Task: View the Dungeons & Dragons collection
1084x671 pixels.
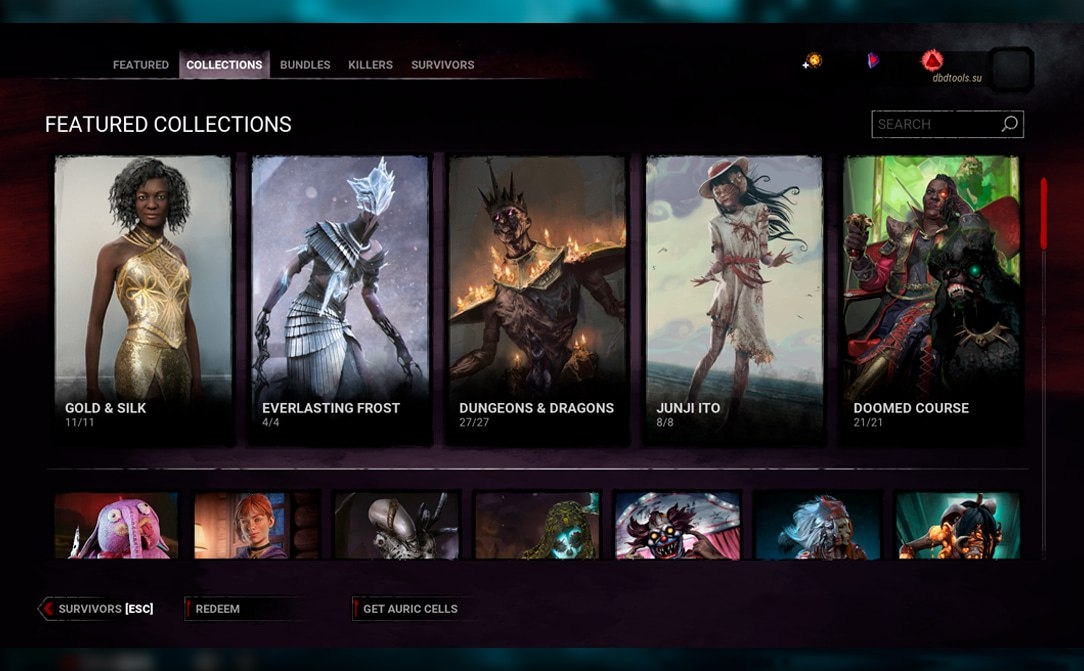Action: (x=537, y=298)
